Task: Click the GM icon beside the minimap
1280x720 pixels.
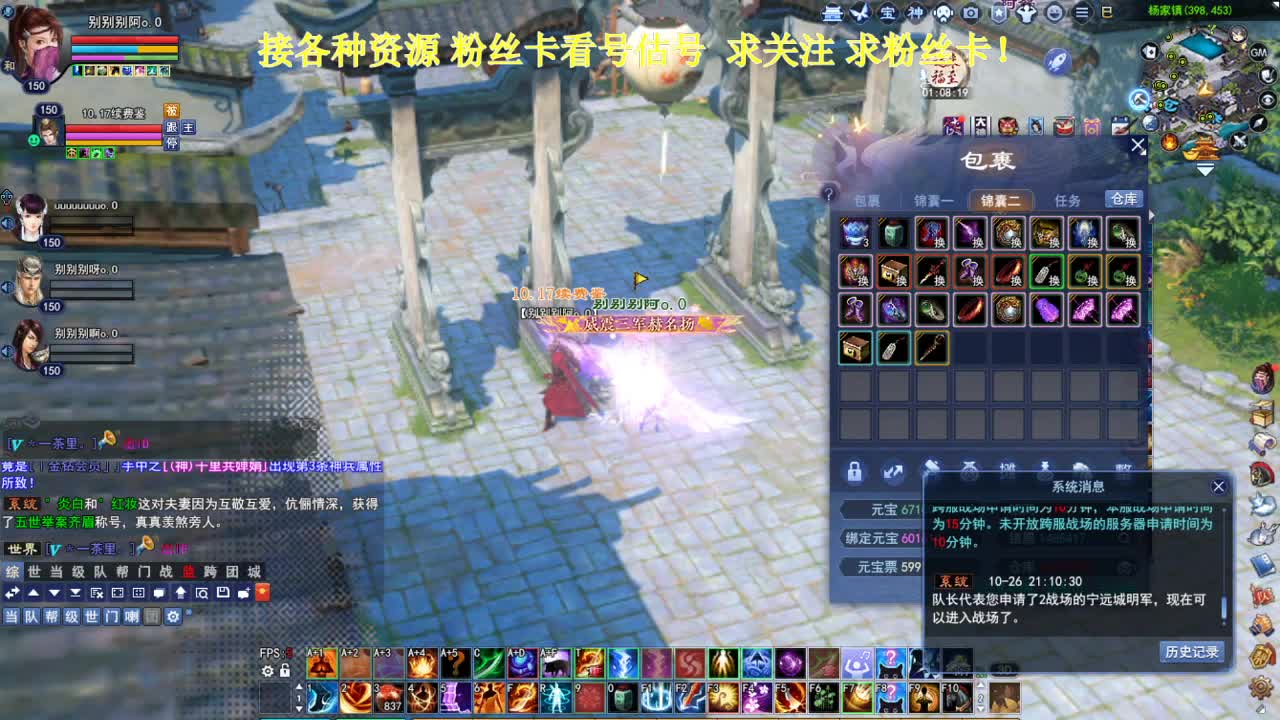Action: 1257,53
